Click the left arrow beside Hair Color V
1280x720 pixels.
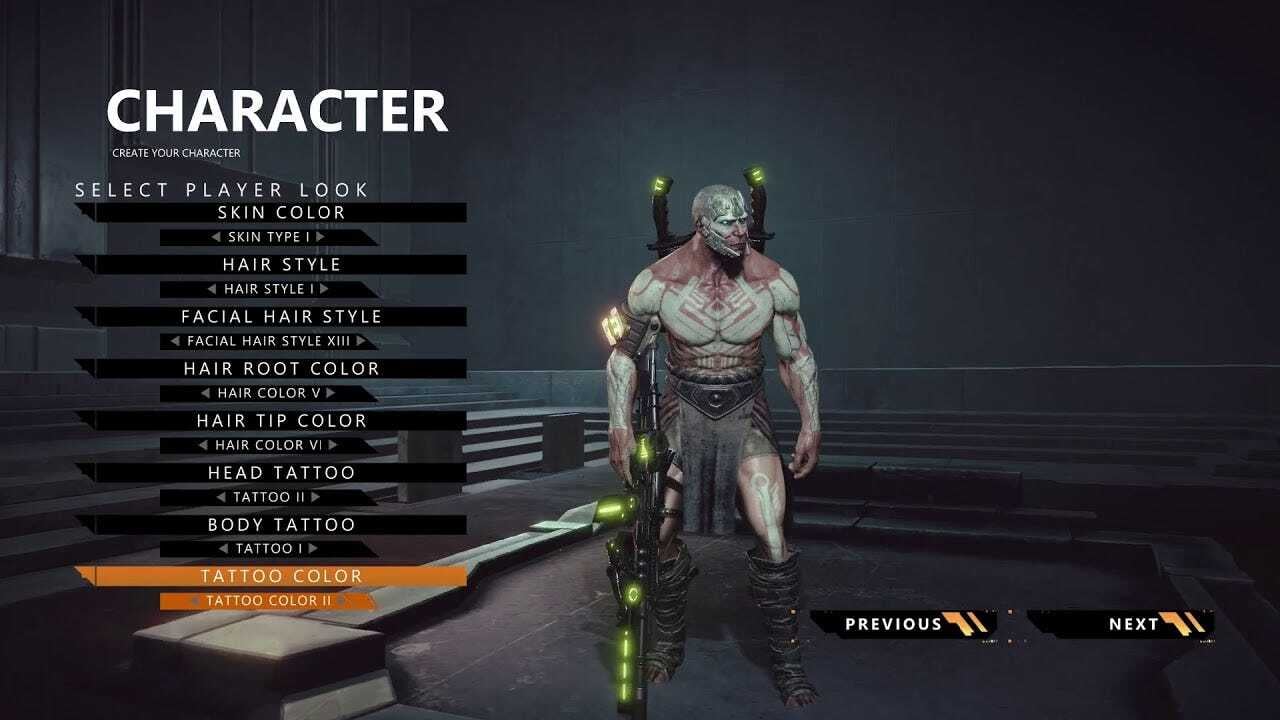[x=206, y=393]
